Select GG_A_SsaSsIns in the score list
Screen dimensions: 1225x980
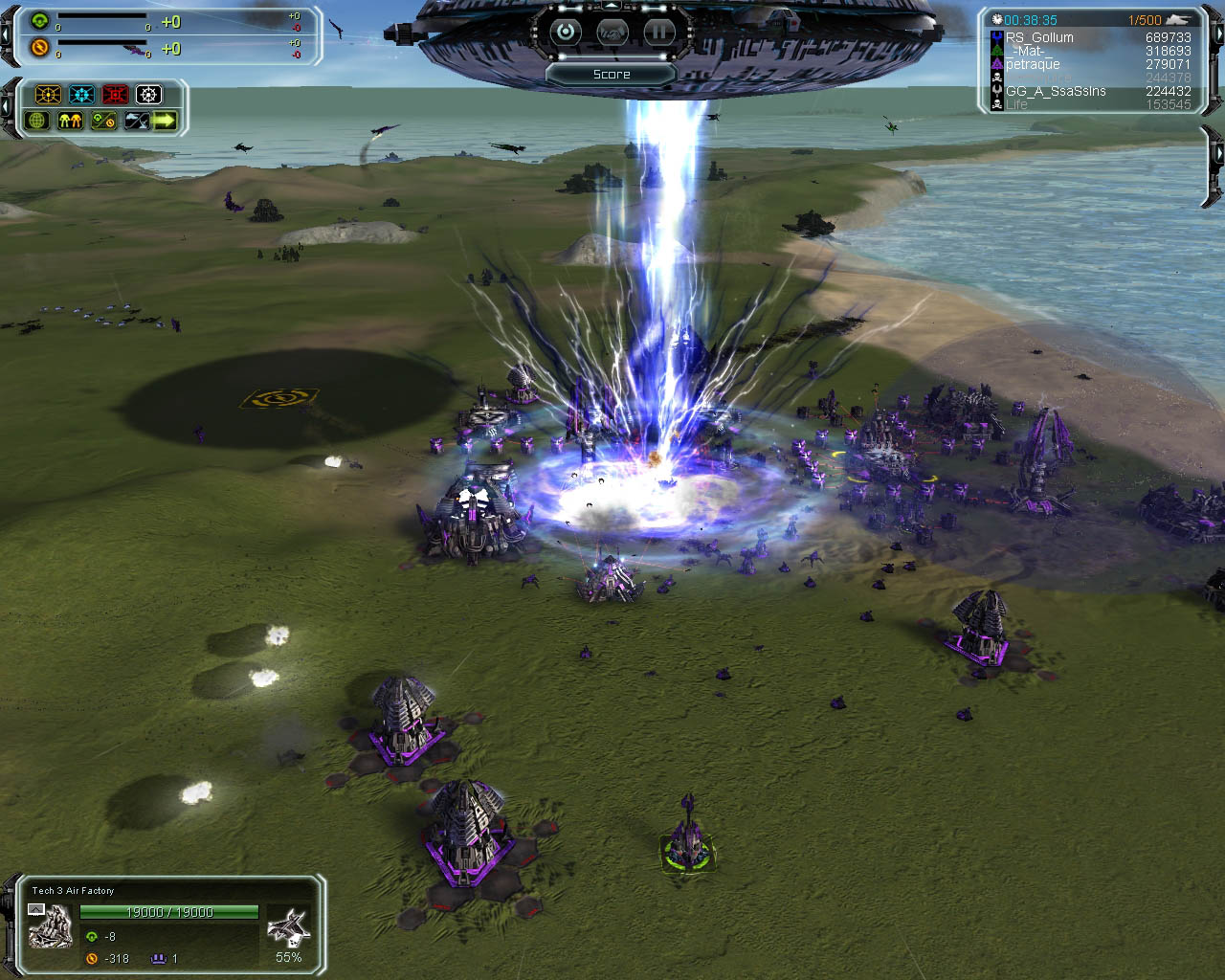[x=1055, y=91]
